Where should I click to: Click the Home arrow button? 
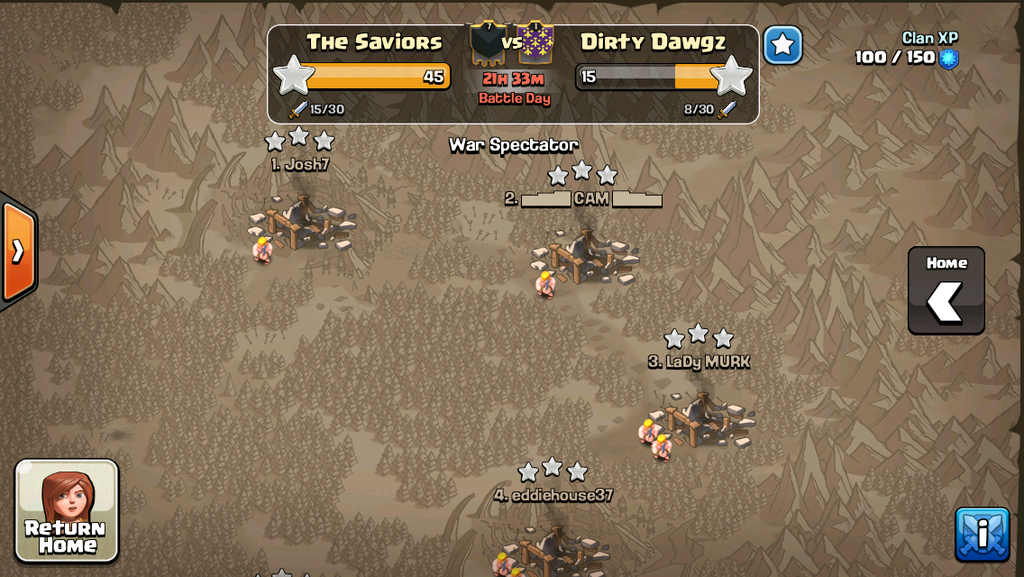point(946,291)
